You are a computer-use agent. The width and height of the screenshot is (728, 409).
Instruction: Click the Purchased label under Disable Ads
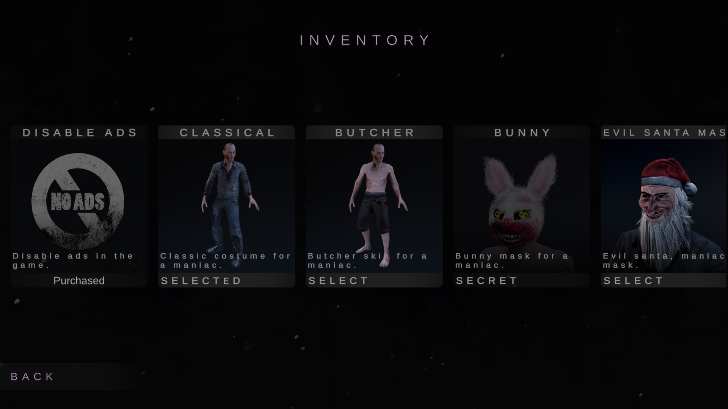[79, 281]
